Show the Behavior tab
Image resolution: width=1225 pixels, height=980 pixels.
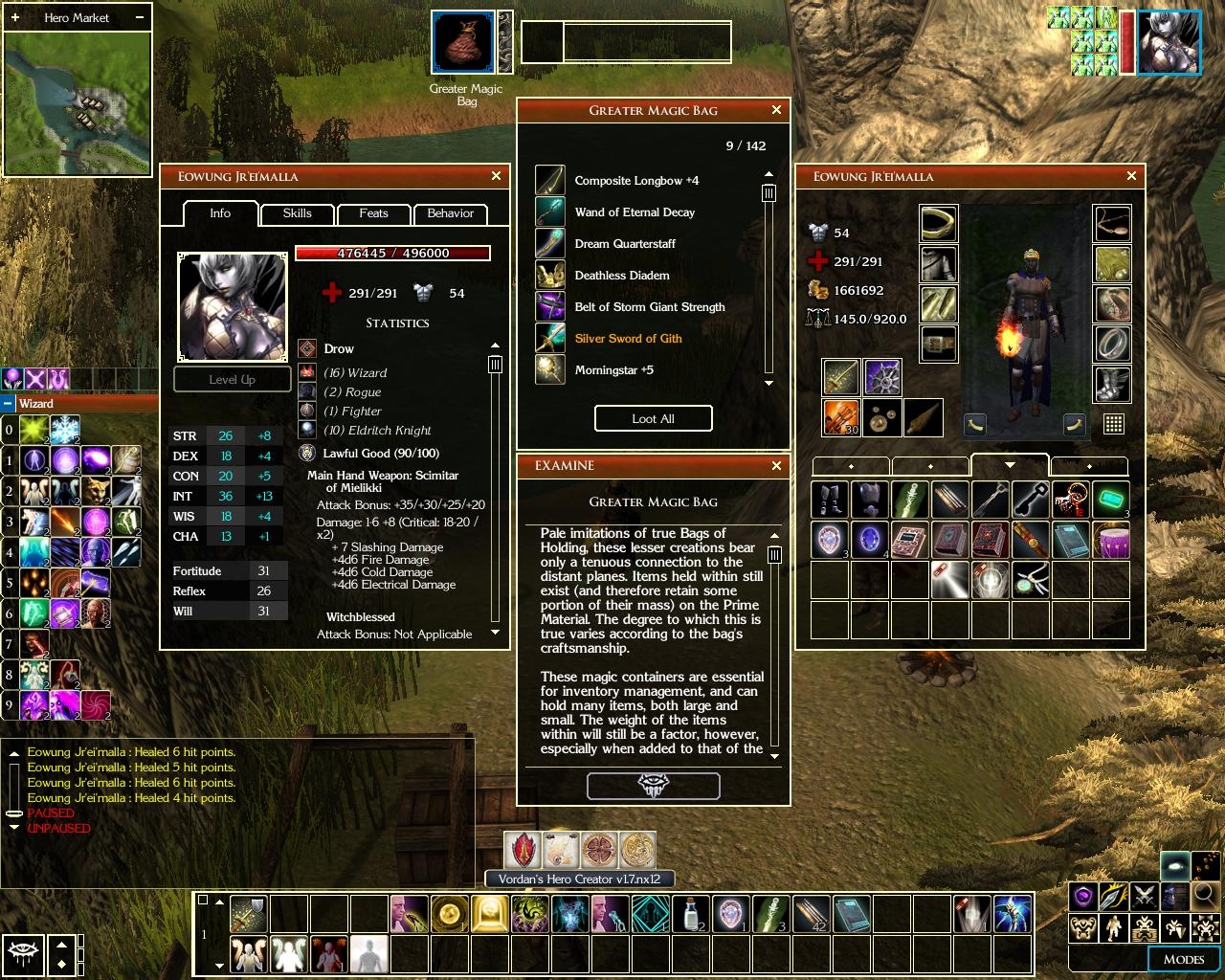click(x=450, y=213)
